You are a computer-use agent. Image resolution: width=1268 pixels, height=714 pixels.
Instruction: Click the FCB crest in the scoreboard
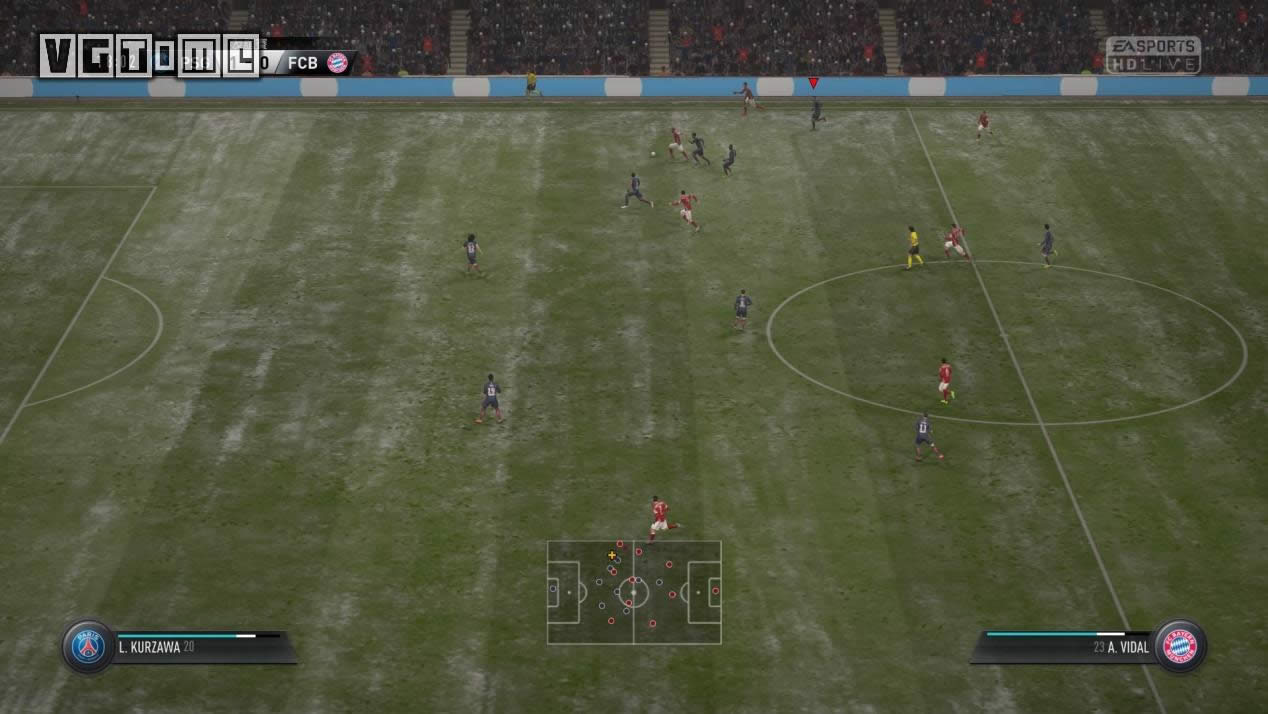tap(338, 63)
